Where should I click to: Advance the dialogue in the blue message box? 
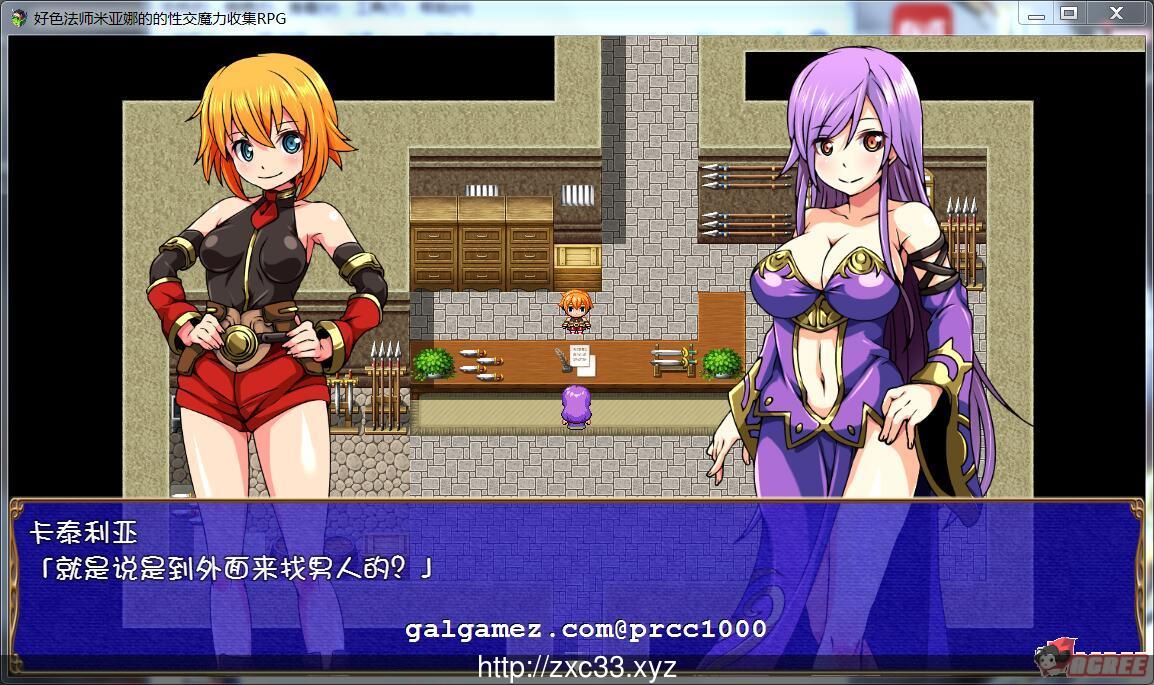(575, 580)
